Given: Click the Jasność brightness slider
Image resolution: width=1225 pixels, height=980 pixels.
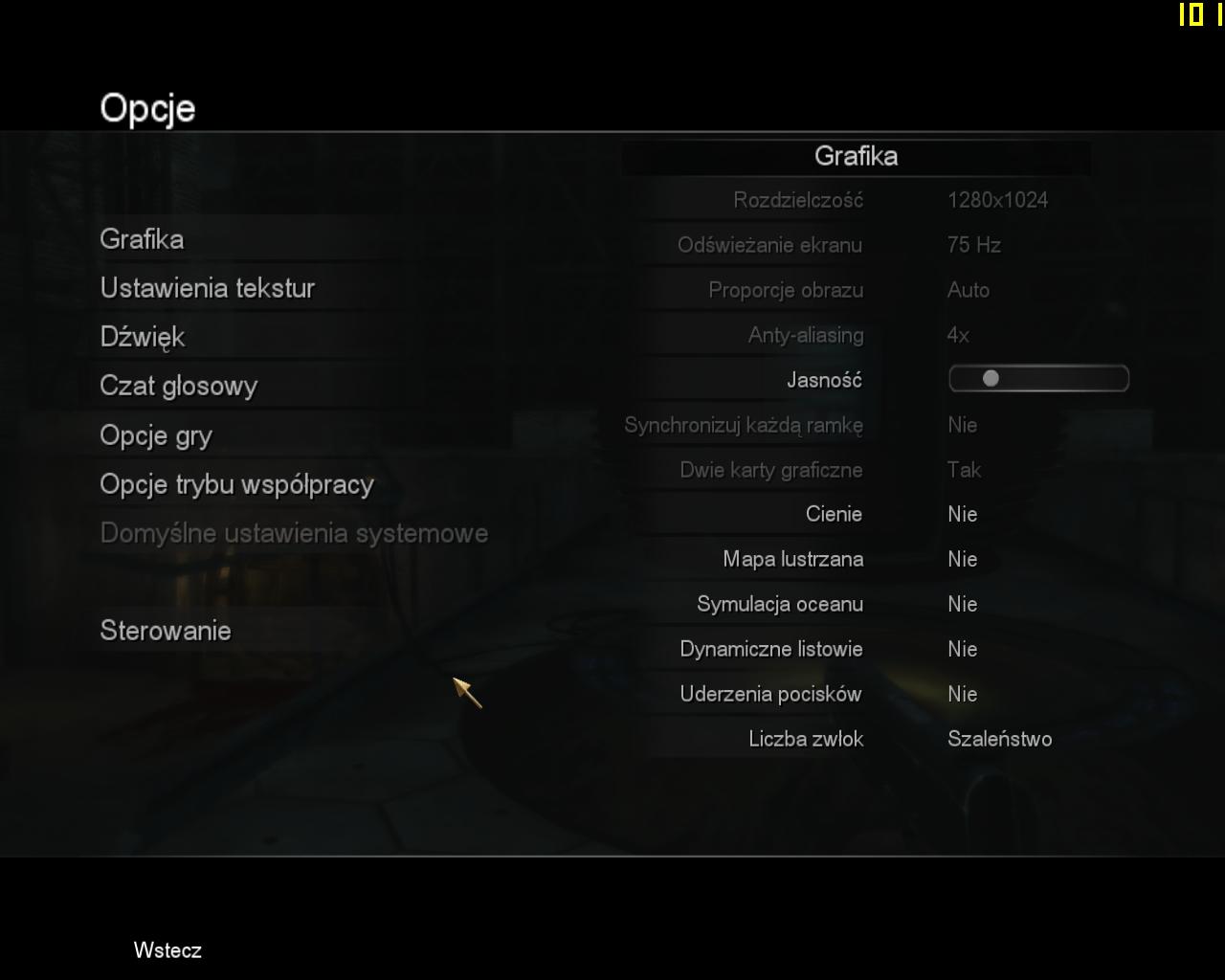Looking at the screenshot, I should click(1038, 379).
